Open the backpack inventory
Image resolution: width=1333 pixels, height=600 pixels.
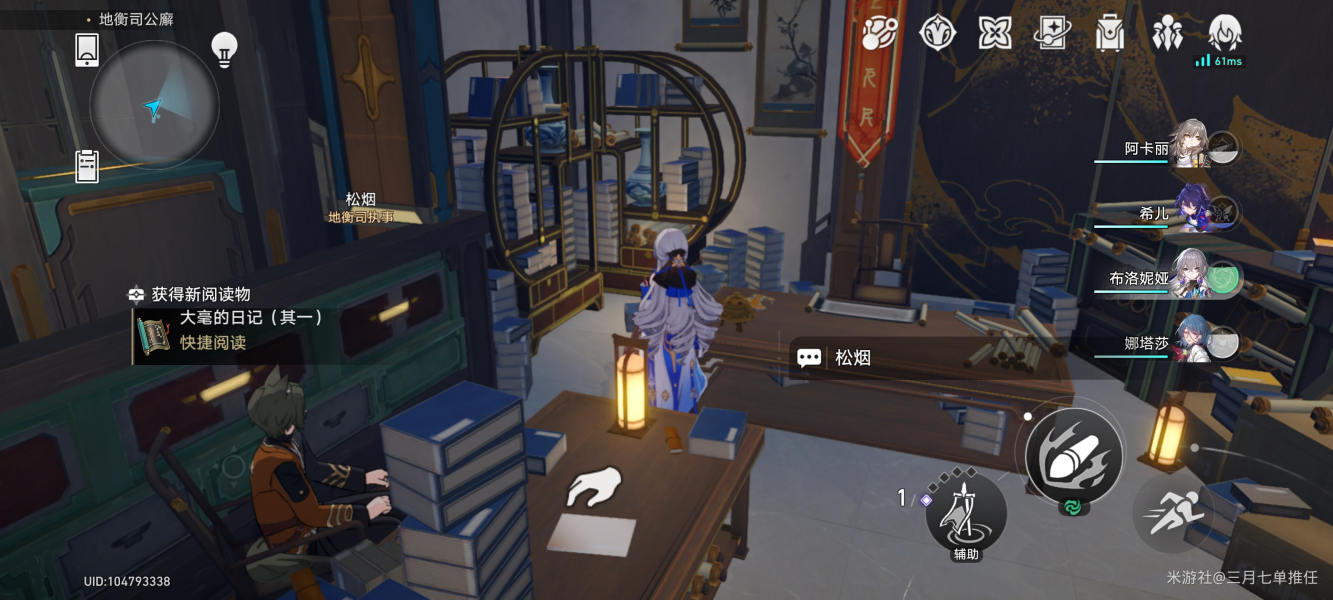(1110, 34)
